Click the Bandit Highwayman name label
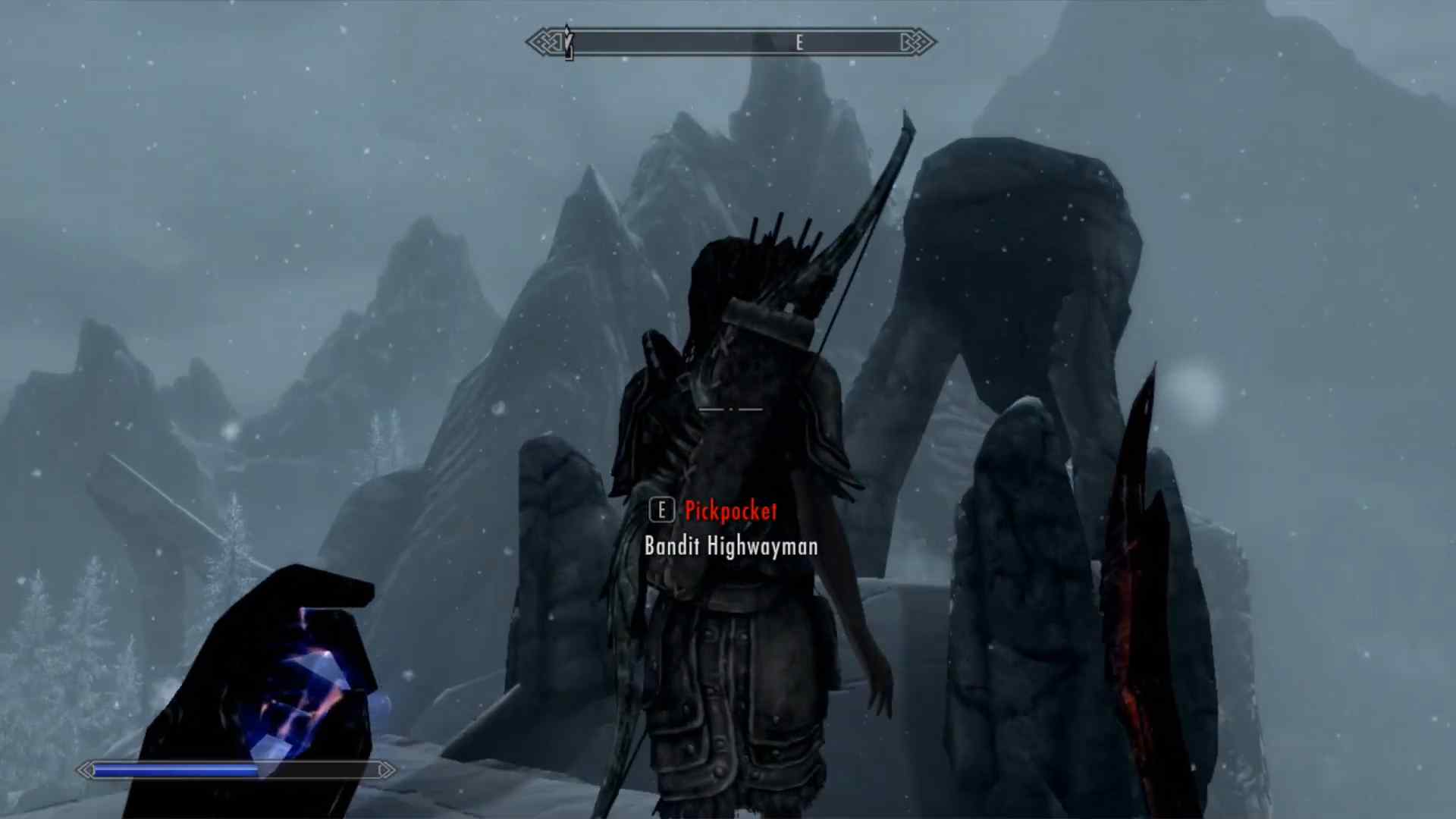The height and width of the screenshot is (819, 1456). click(730, 546)
